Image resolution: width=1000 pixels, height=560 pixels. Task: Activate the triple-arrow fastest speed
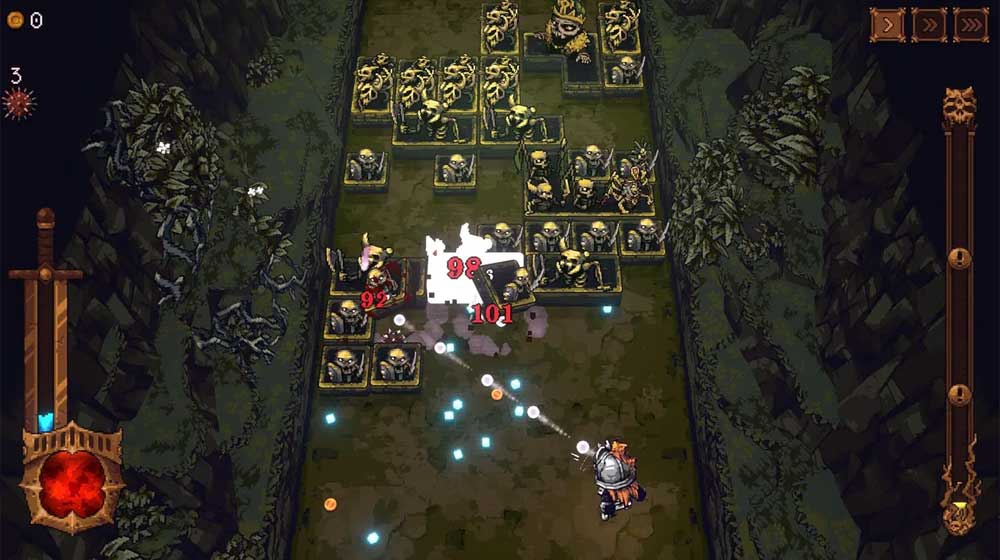point(970,25)
